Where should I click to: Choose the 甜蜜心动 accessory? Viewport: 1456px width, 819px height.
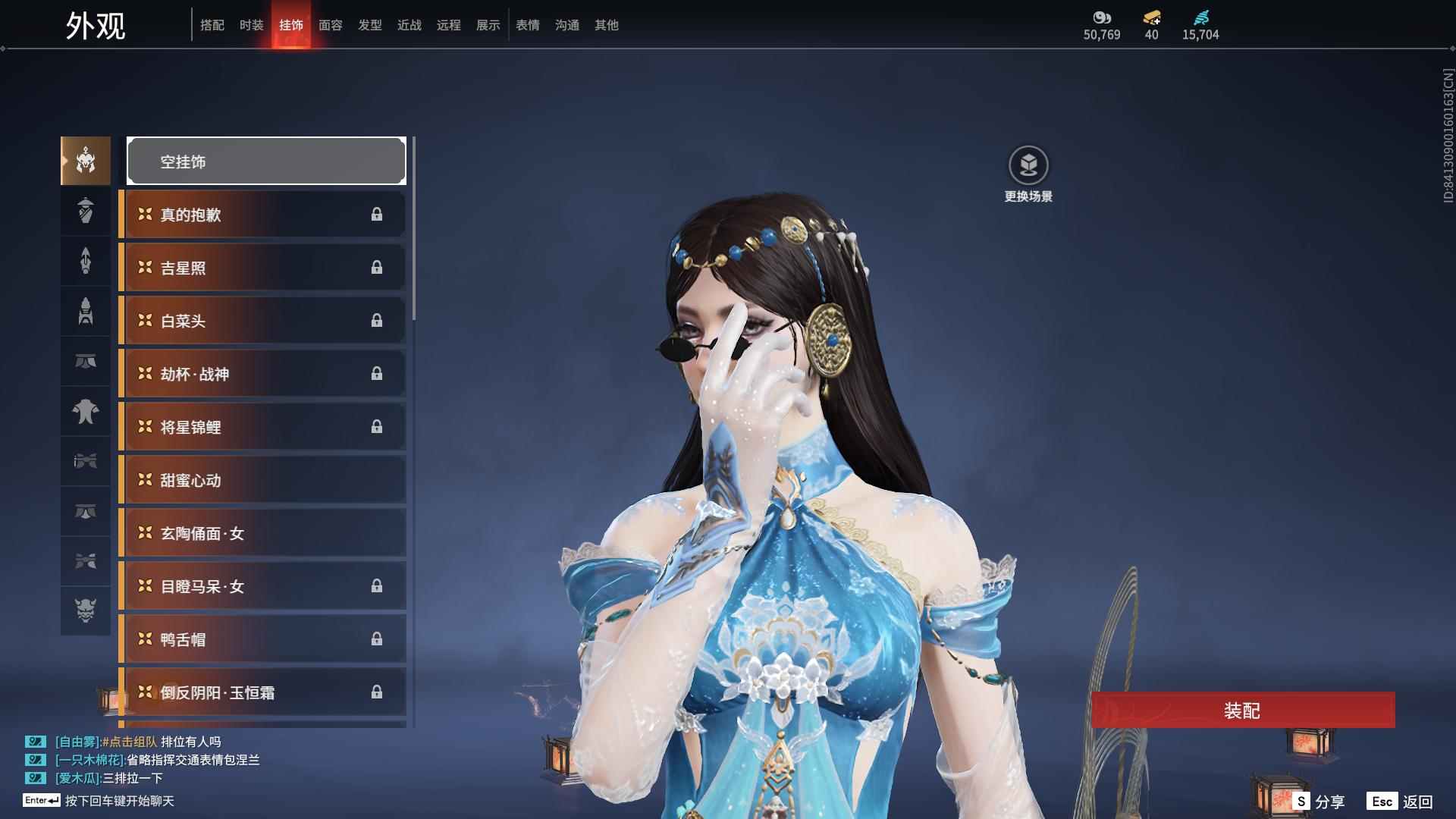262,480
